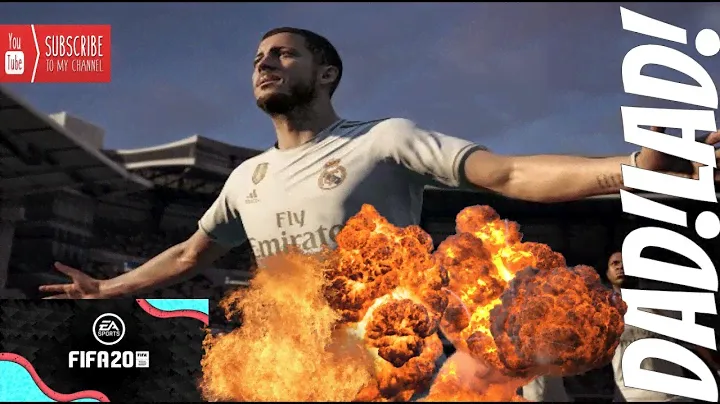
Task: Click the Subscribe to my channel button
Action: [x=56, y=53]
